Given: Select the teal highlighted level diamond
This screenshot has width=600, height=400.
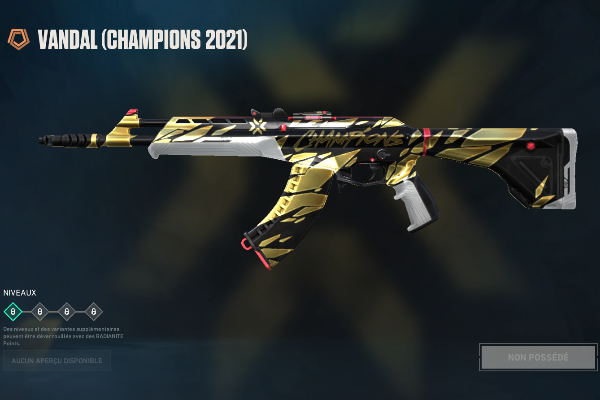Looking at the screenshot, I should [x=14, y=311].
